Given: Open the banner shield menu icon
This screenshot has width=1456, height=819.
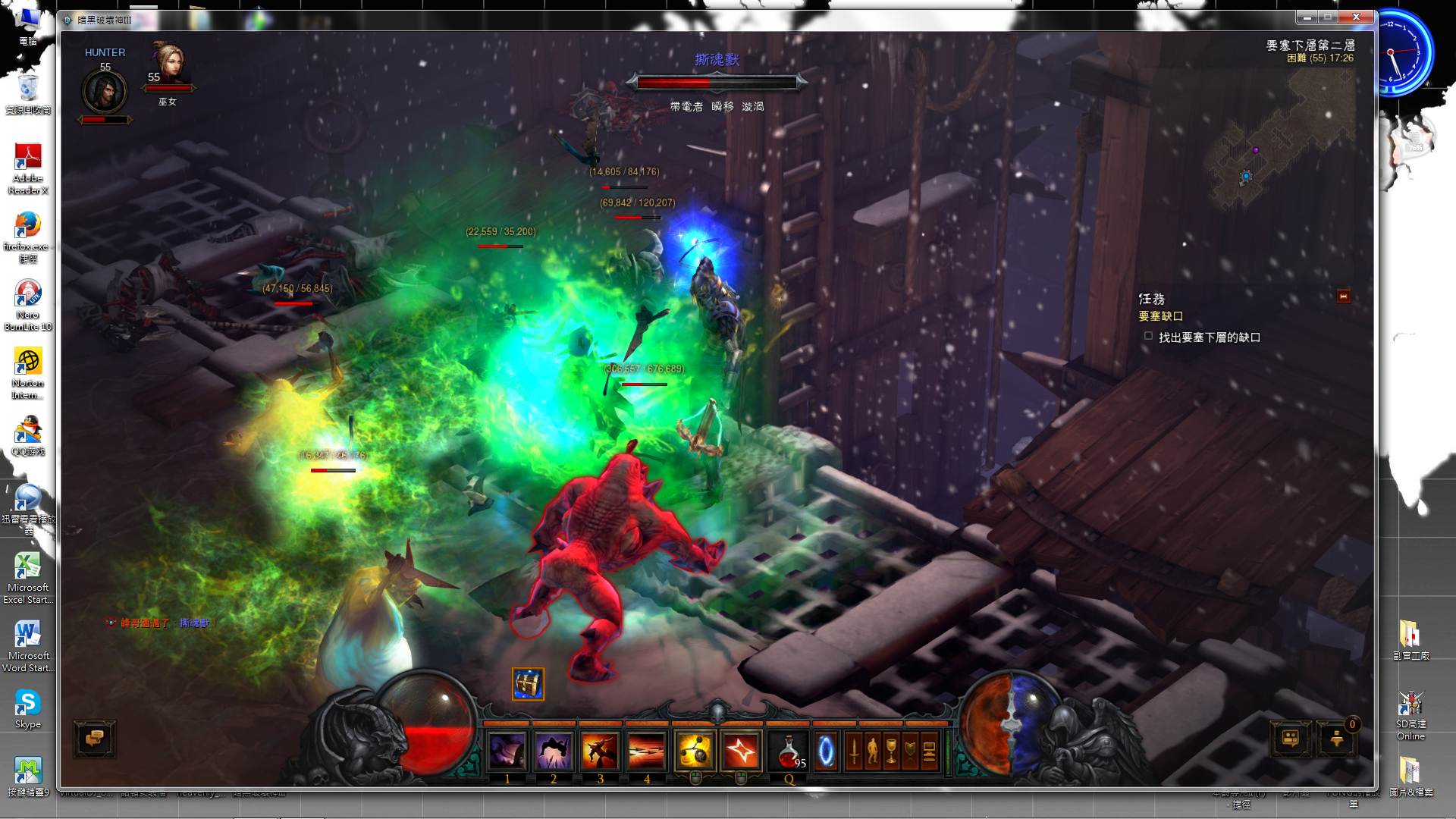Looking at the screenshot, I should tap(910, 752).
